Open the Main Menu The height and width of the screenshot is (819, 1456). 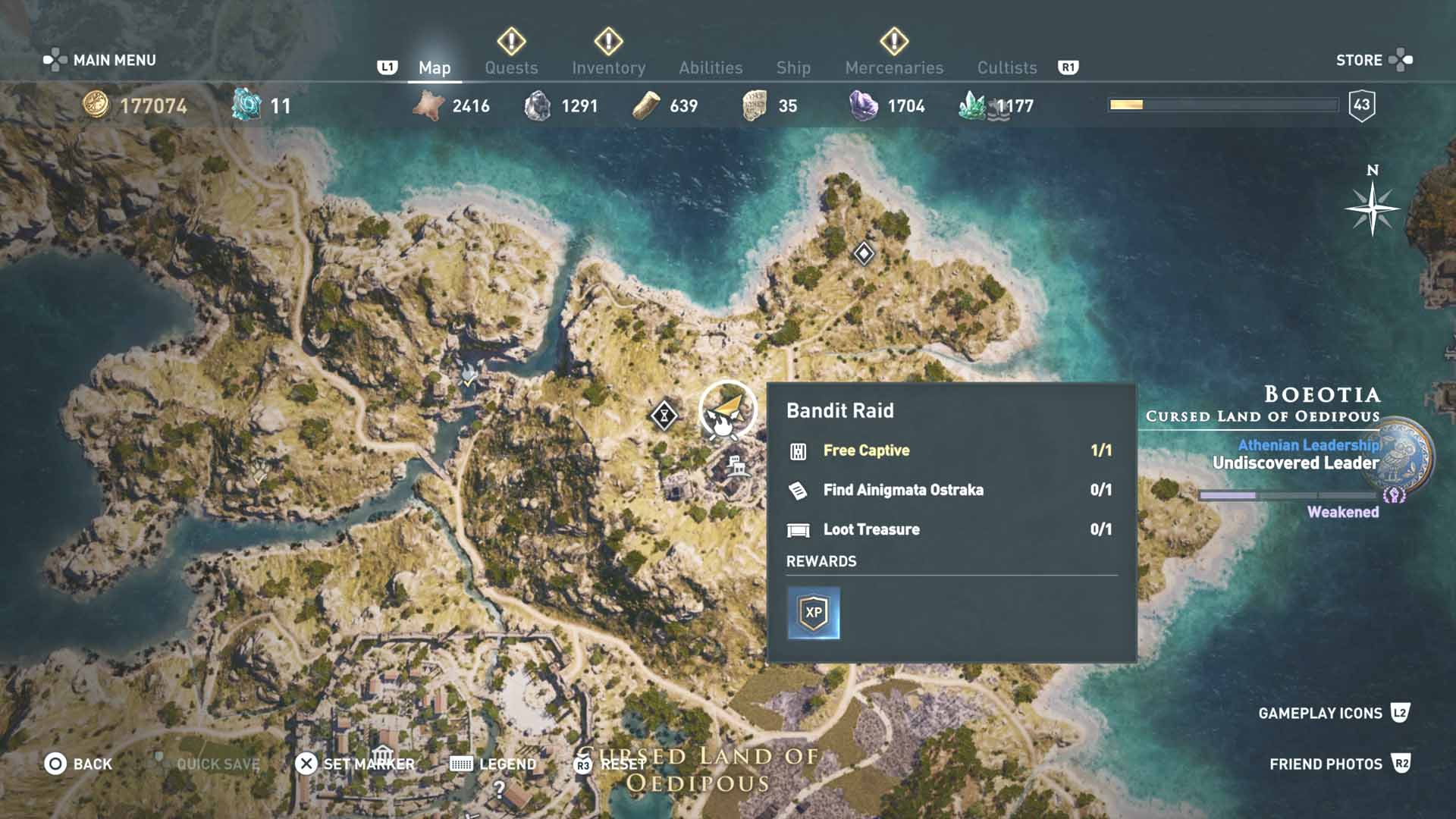(99, 60)
